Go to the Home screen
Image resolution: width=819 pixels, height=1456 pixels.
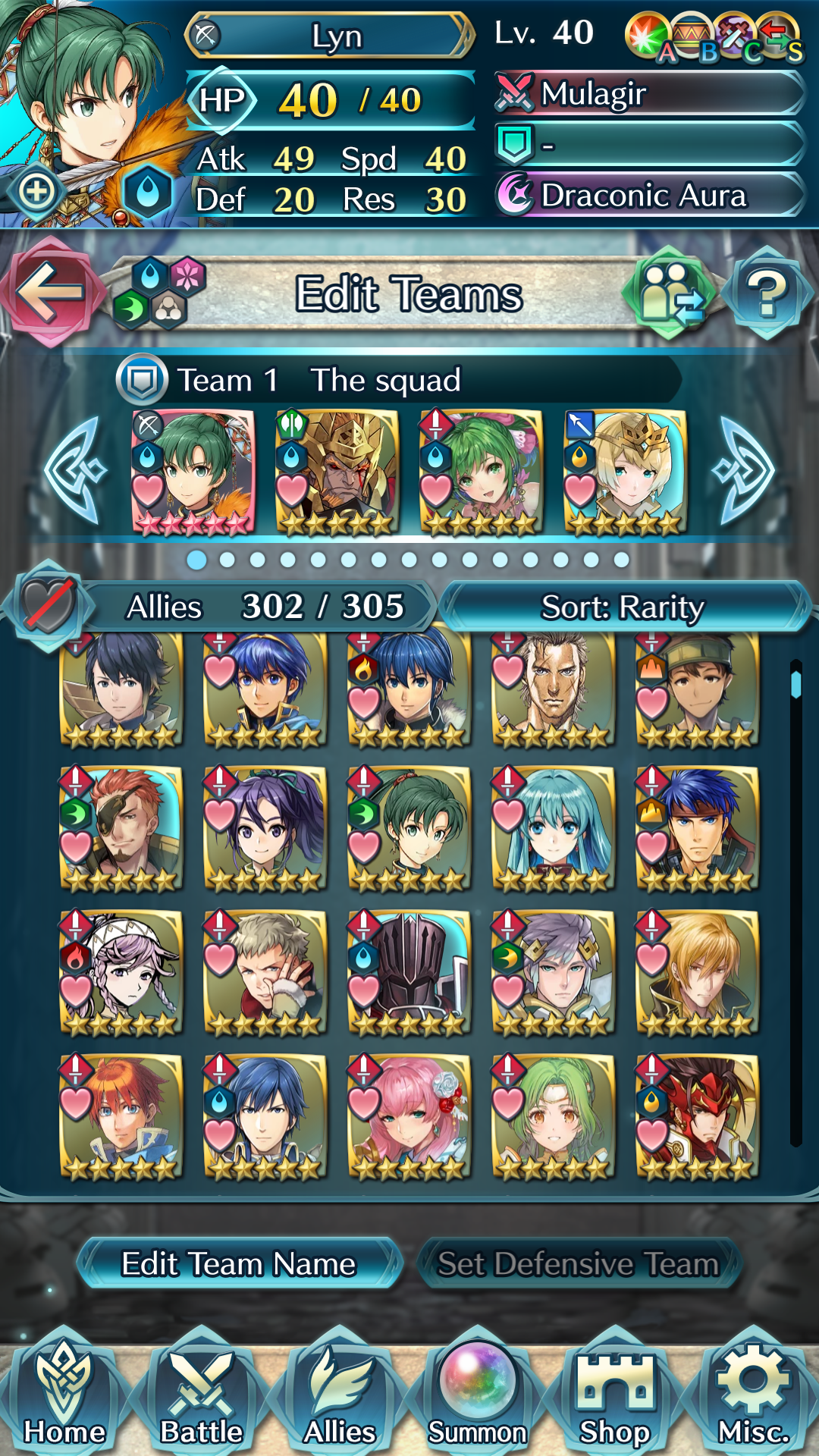click(64, 1395)
